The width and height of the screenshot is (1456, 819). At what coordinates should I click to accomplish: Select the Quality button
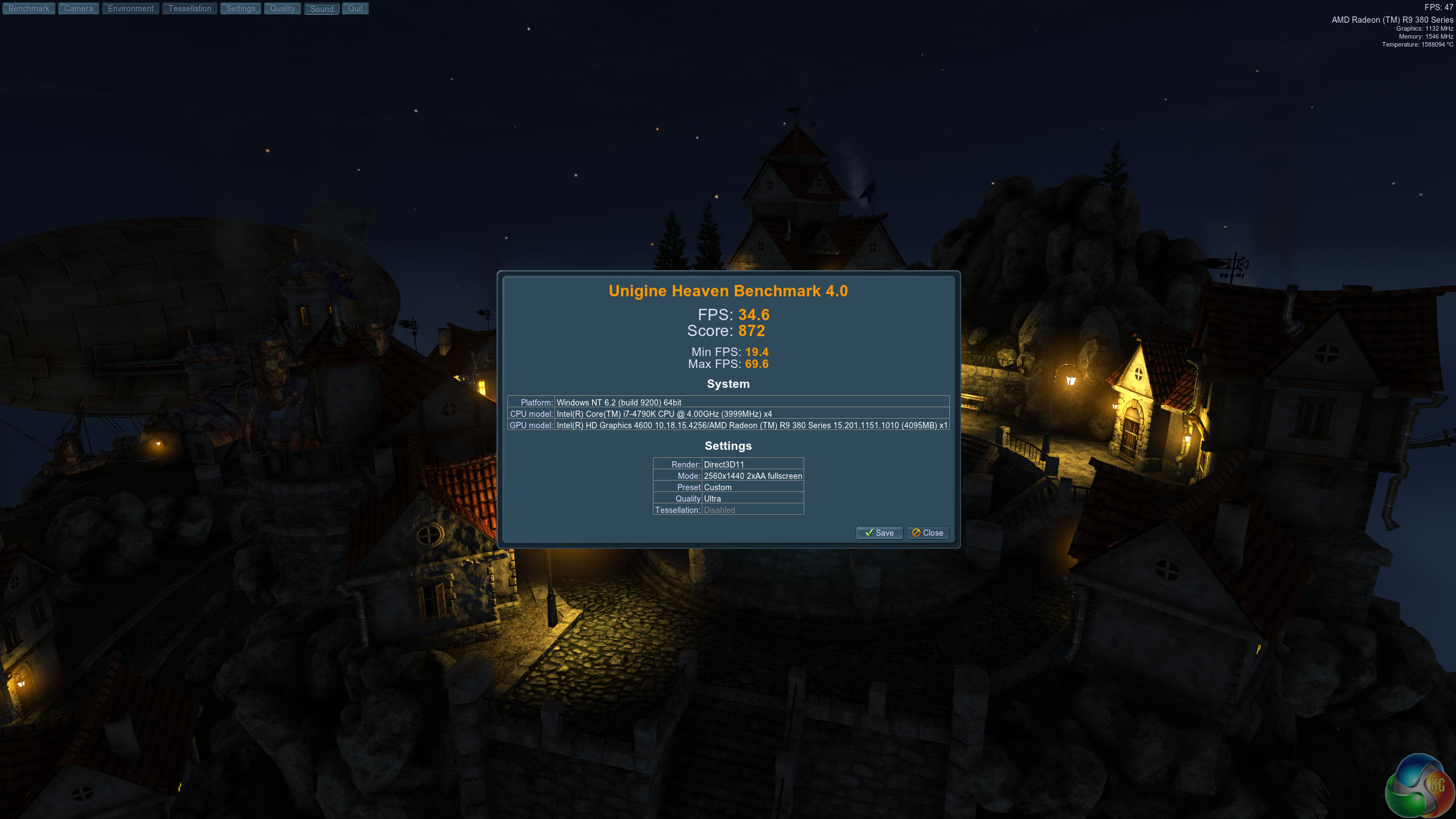[x=283, y=9]
